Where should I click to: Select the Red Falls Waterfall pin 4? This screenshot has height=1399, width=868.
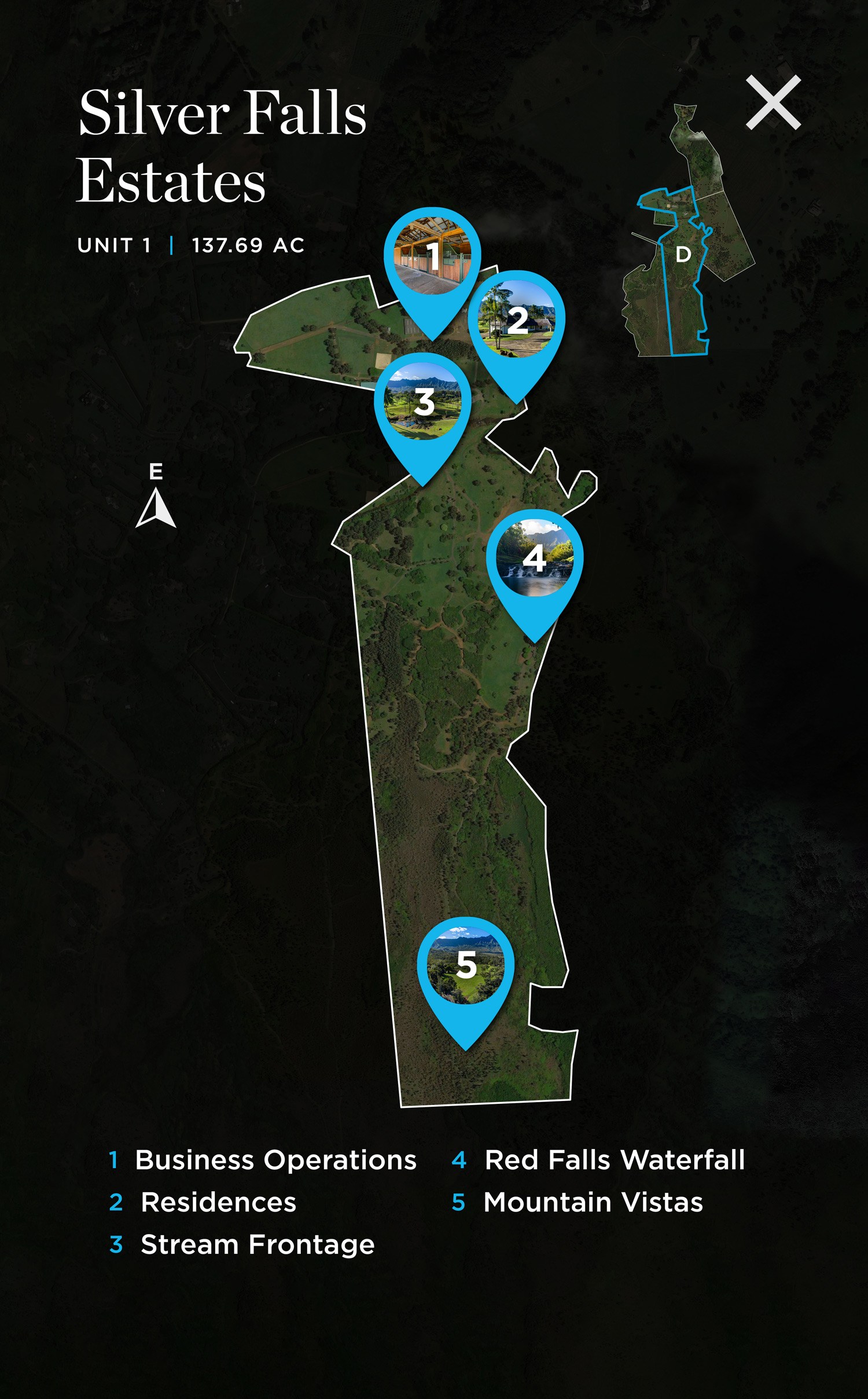(535, 559)
